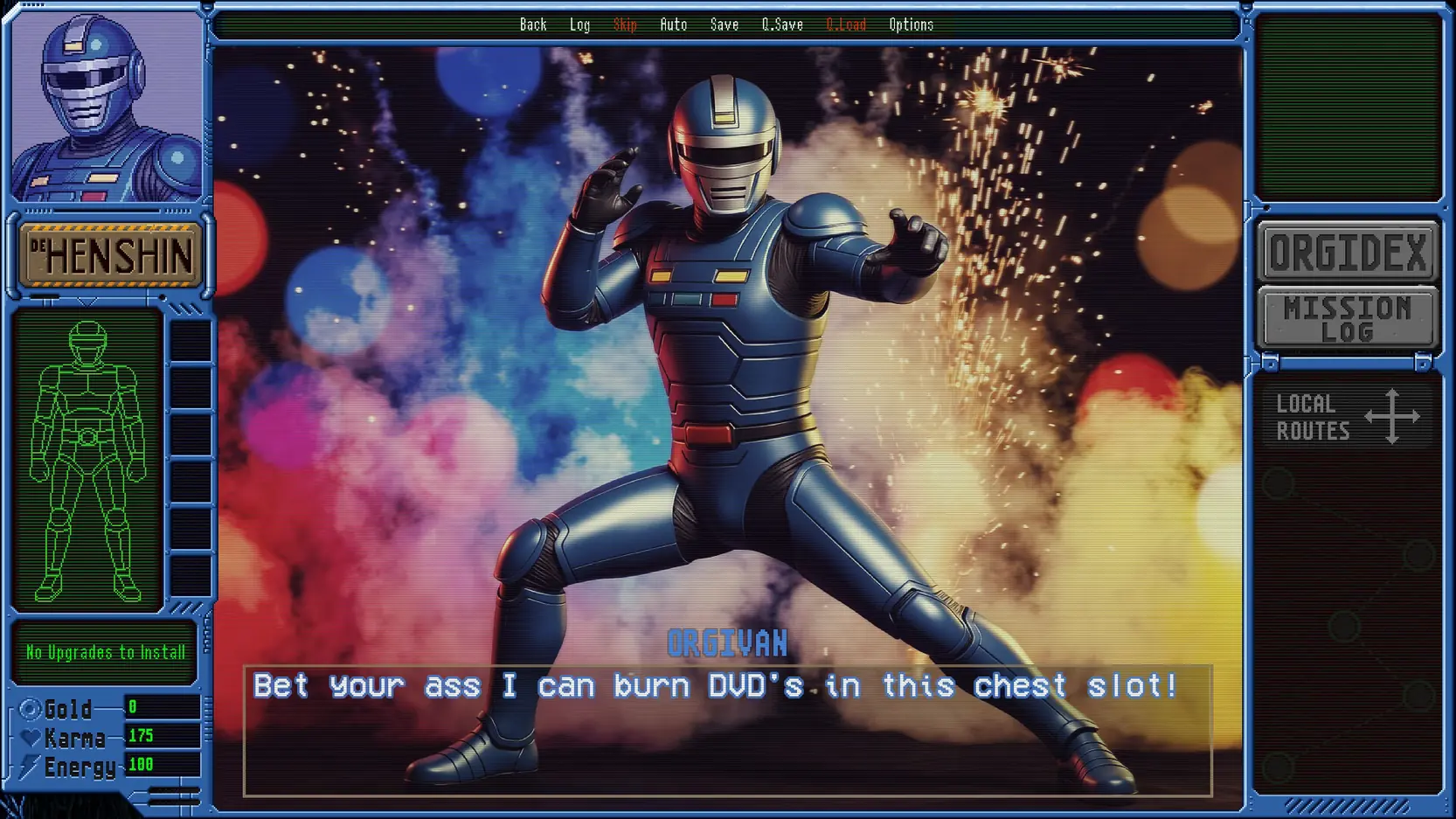Open Local Routes navigation

pyautogui.click(x=1346, y=417)
